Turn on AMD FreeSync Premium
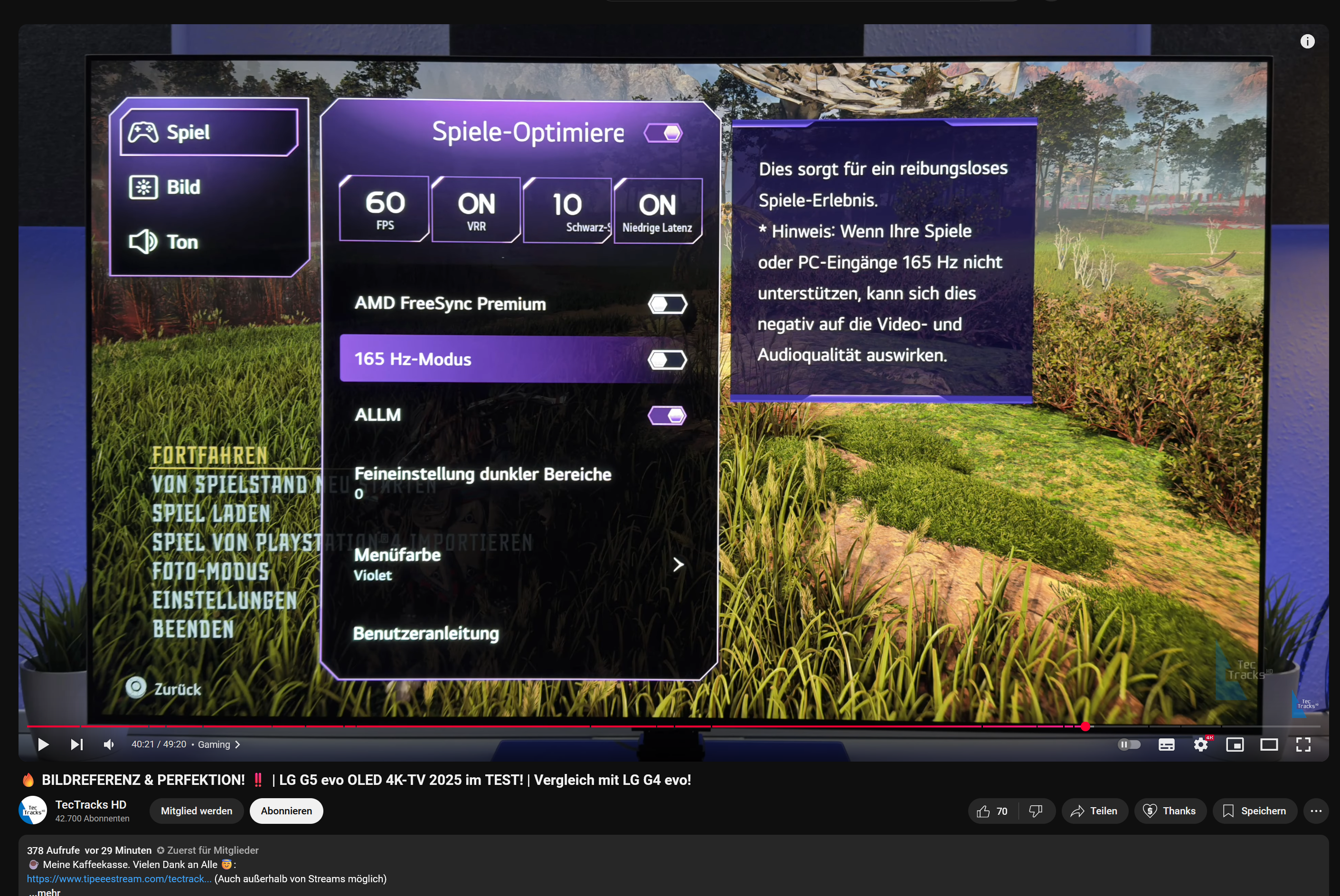Image resolution: width=1340 pixels, height=896 pixels. click(668, 303)
